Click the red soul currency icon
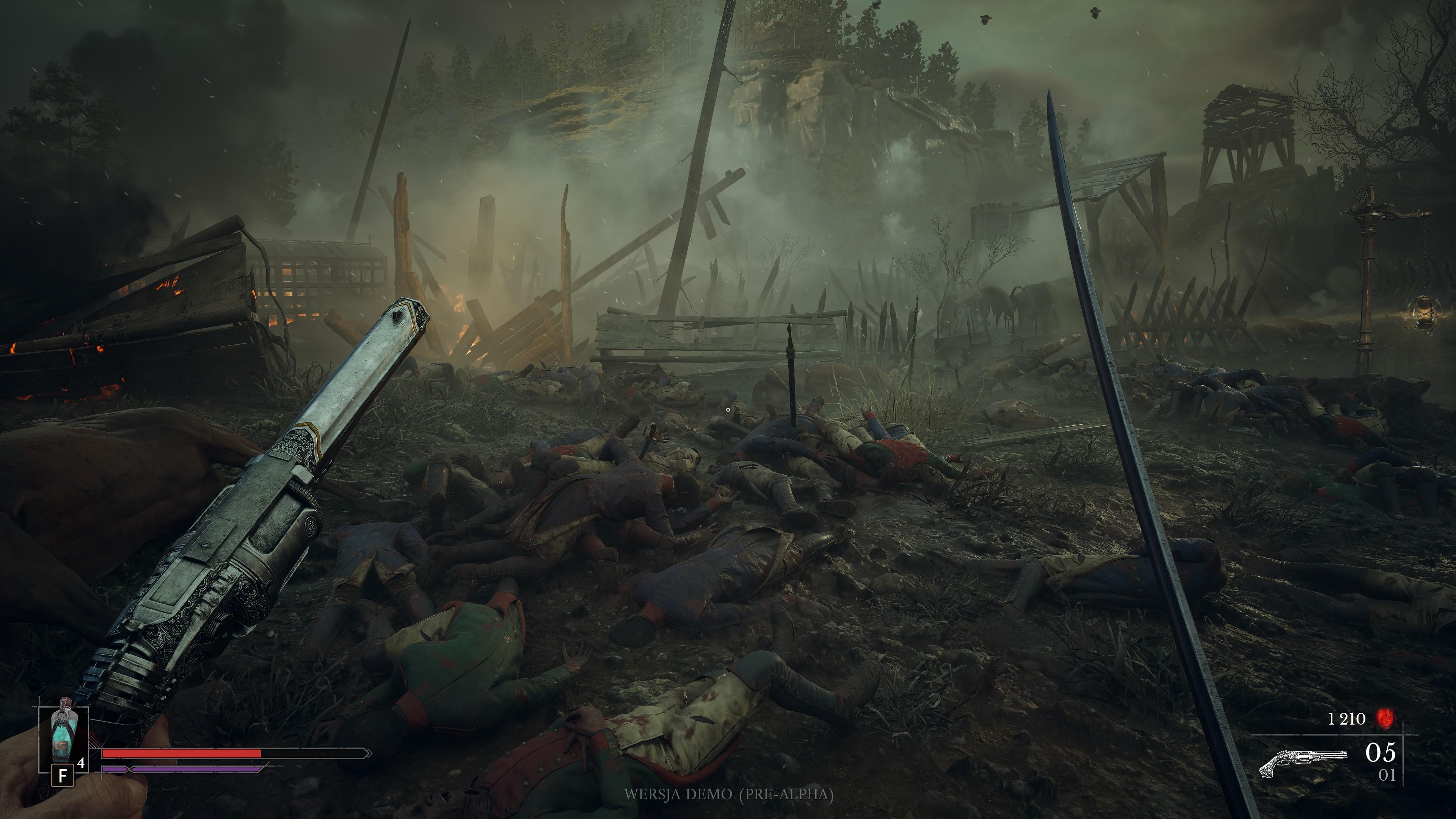Screen dimensions: 1456x819 click(x=1385, y=719)
